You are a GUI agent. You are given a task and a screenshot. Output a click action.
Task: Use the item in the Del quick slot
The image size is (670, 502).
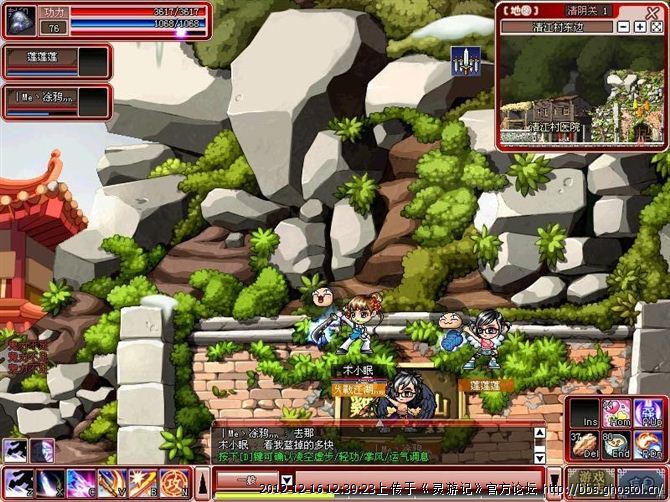585,444
